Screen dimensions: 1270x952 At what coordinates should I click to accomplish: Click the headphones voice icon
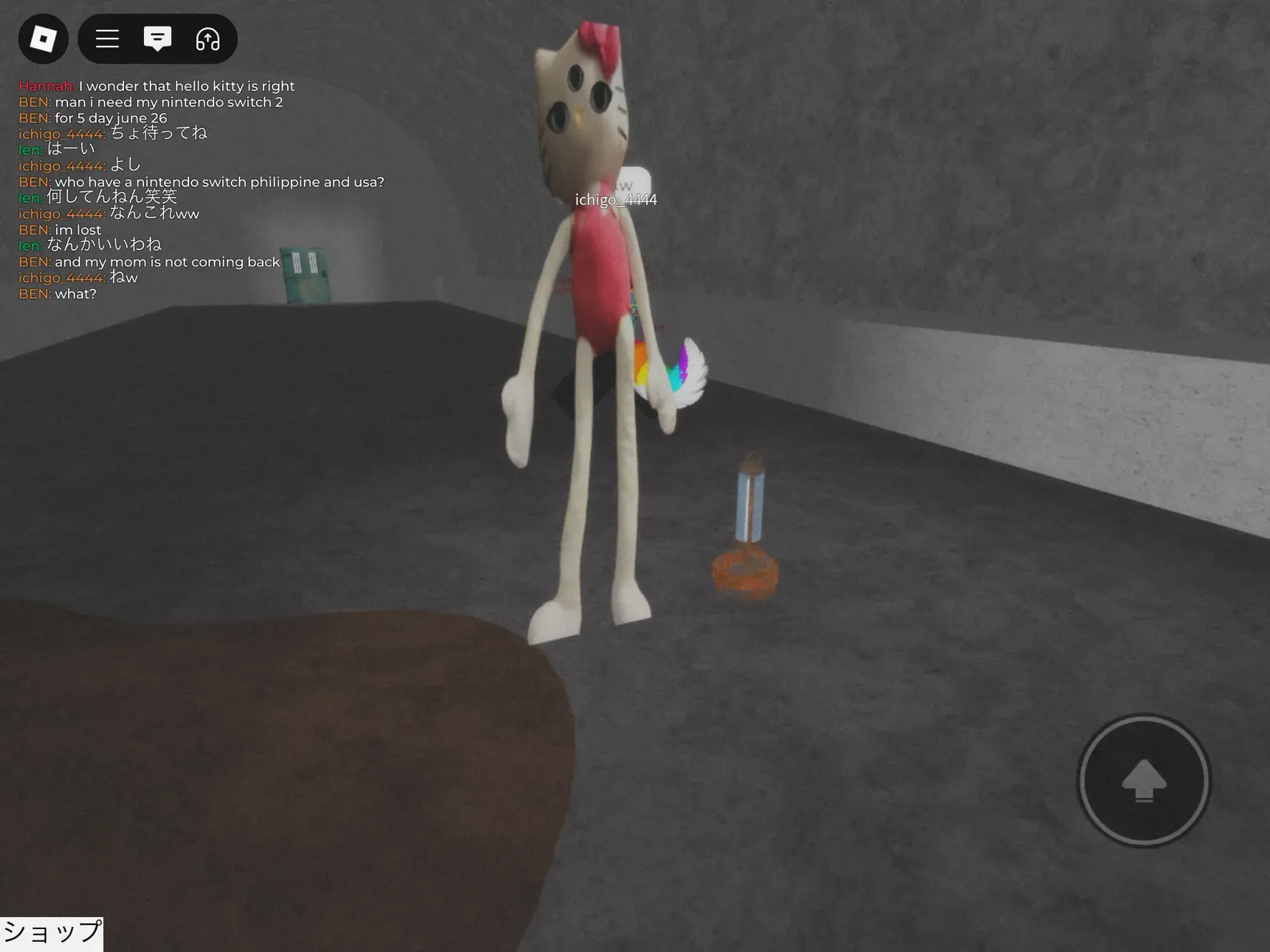tap(208, 39)
